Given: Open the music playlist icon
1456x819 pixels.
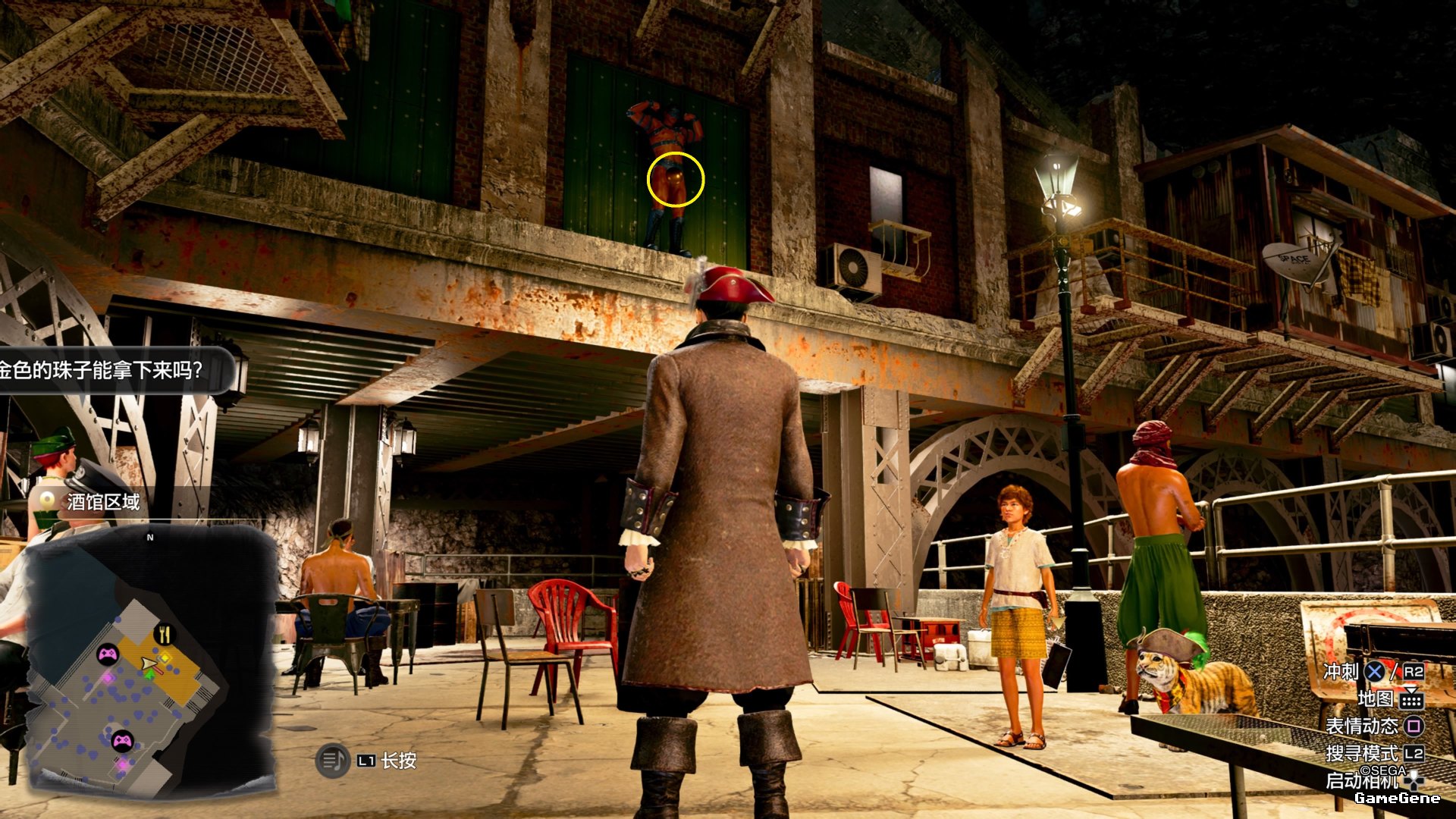Looking at the screenshot, I should pyautogui.click(x=331, y=760).
